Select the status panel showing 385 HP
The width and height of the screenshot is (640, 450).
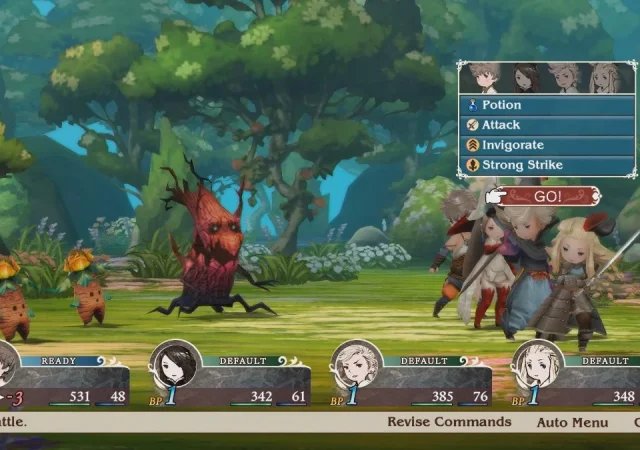click(x=411, y=381)
